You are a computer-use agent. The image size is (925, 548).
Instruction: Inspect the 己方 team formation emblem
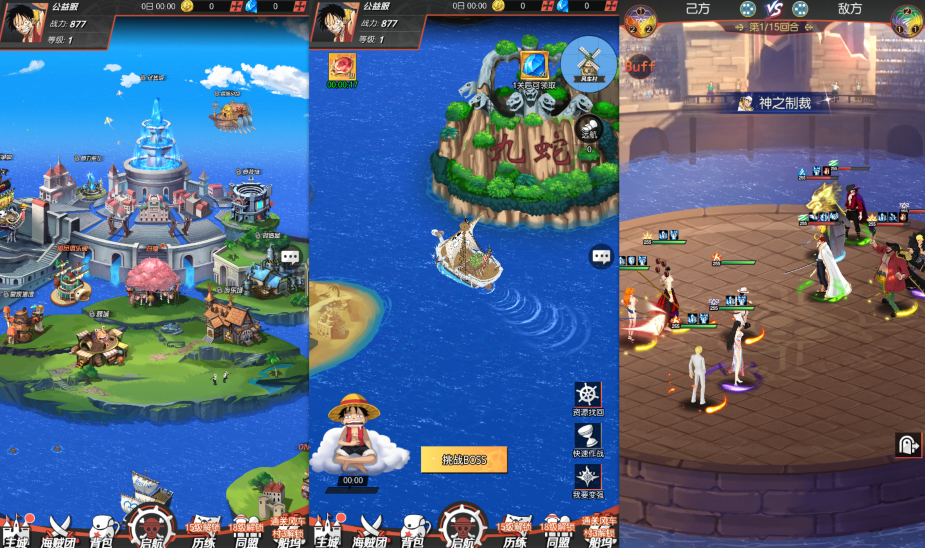[640, 19]
